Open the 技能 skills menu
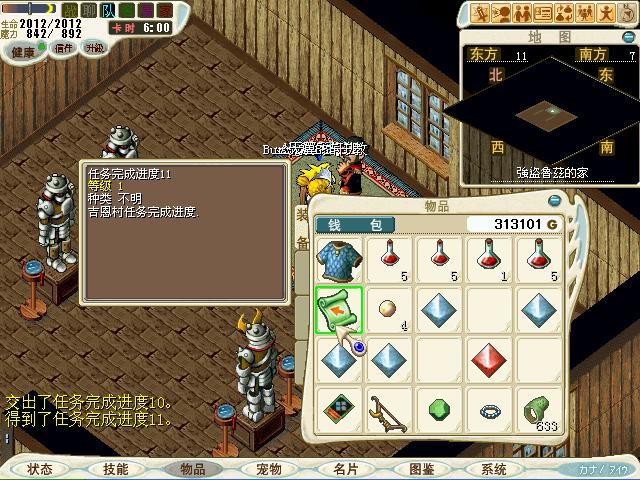Image resolution: width=640 pixels, height=480 pixels. tap(116, 469)
